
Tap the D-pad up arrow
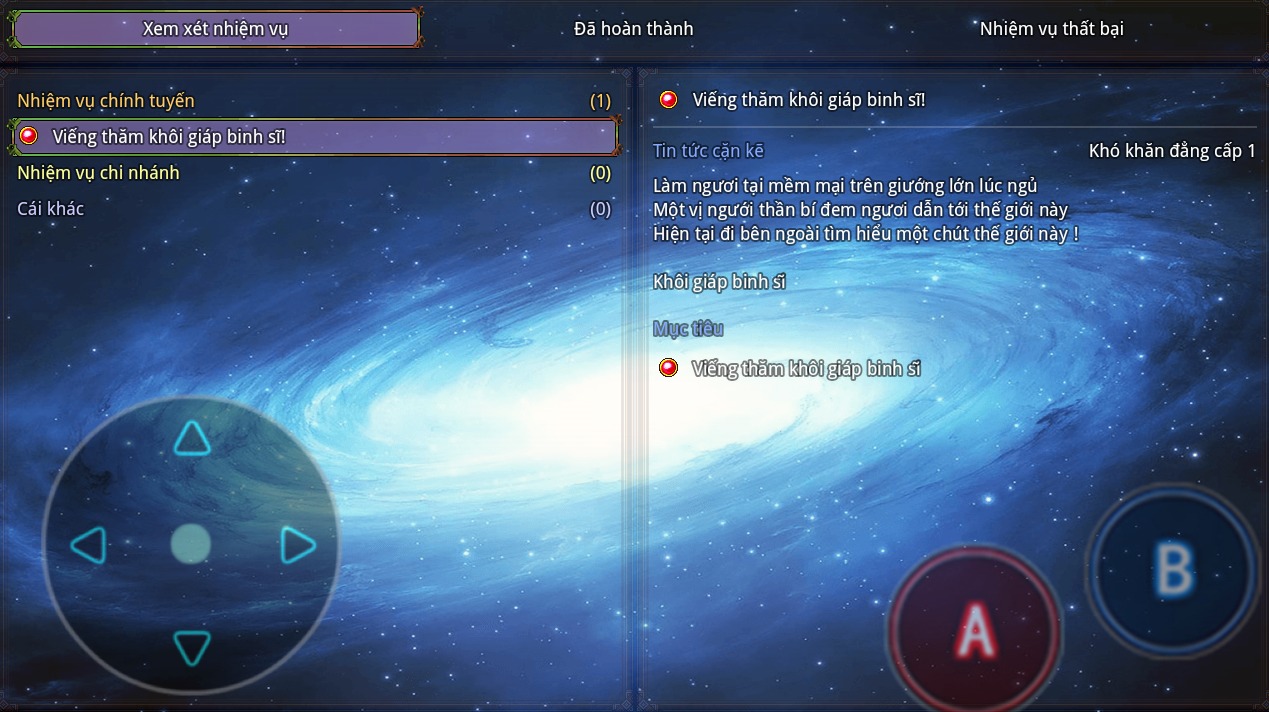tap(191, 438)
